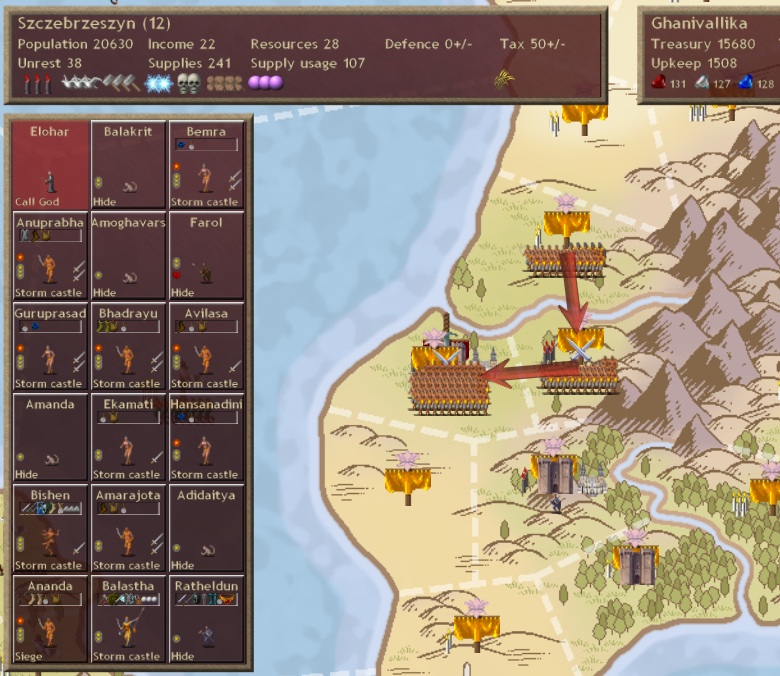Pick the Farol commander card
The height and width of the screenshot is (676, 780).
click(x=206, y=256)
